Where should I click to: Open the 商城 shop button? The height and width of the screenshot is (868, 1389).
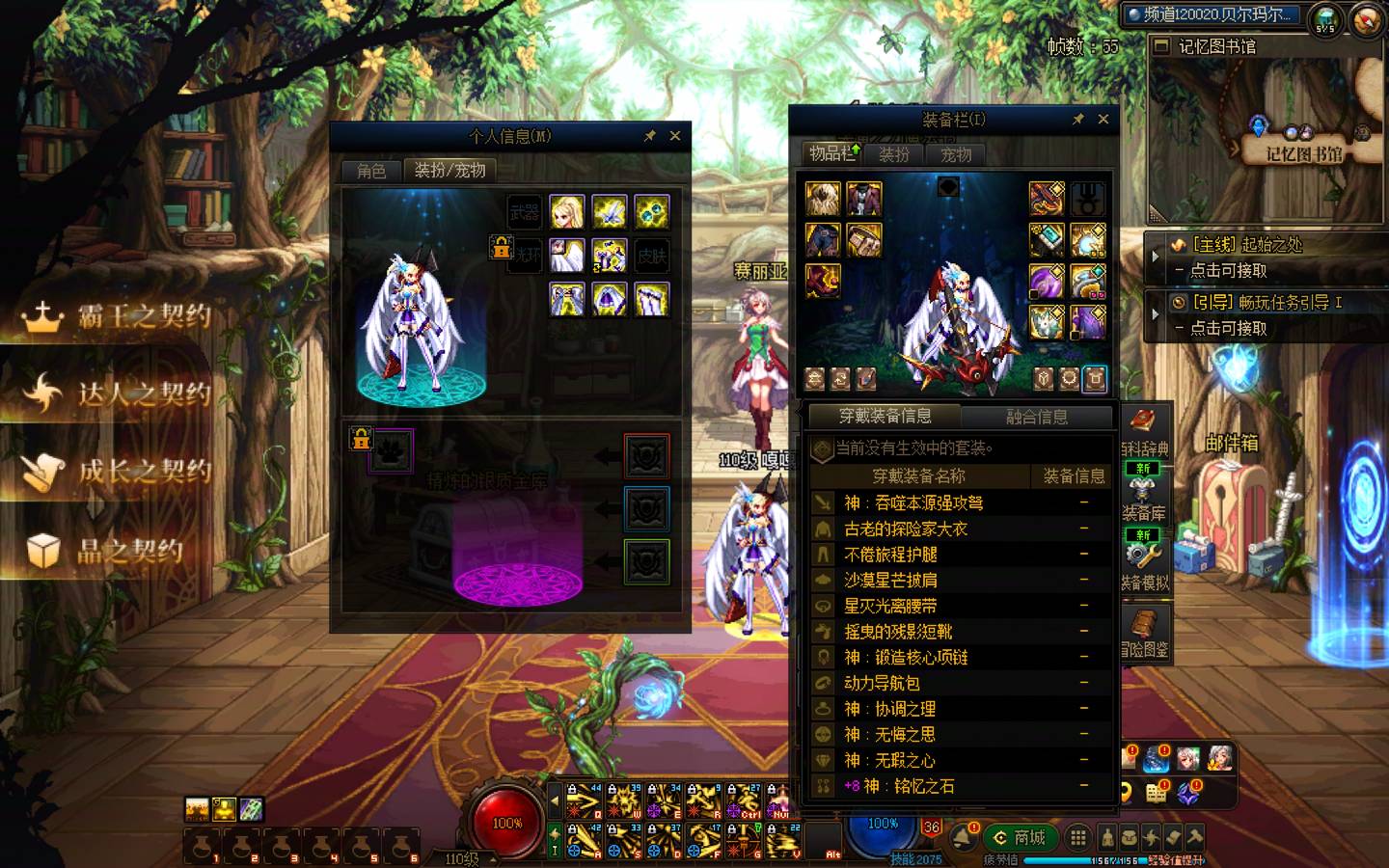click(x=1020, y=837)
